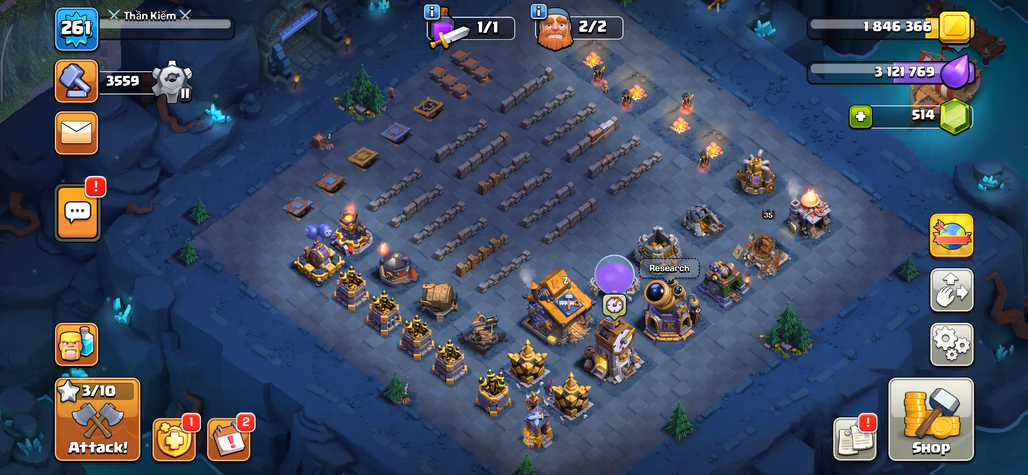Show builder info for the 2/2 counter
The width and height of the screenshot is (1028, 475).
click(539, 12)
